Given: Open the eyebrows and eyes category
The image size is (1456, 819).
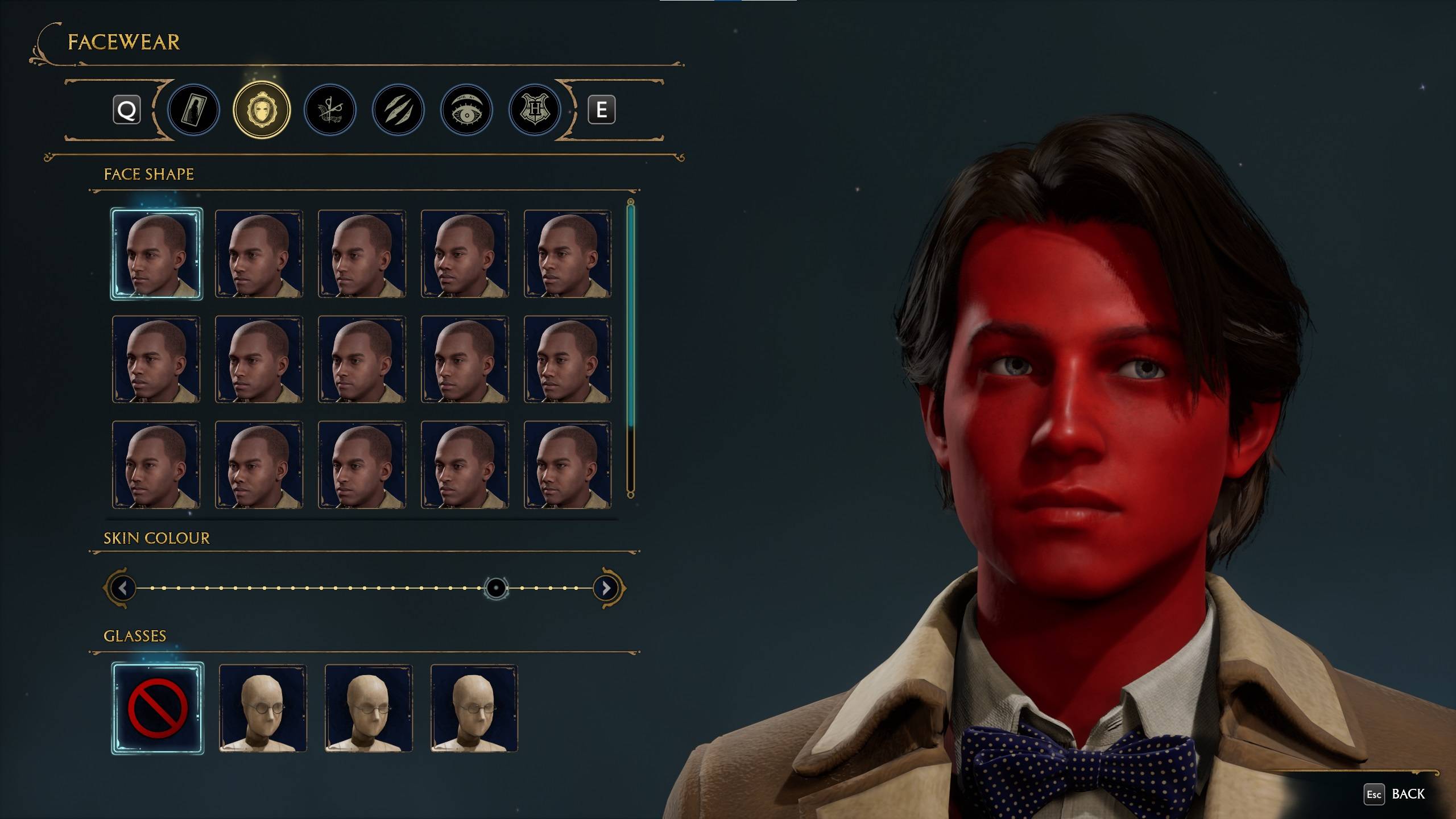Looking at the screenshot, I should point(466,110).
